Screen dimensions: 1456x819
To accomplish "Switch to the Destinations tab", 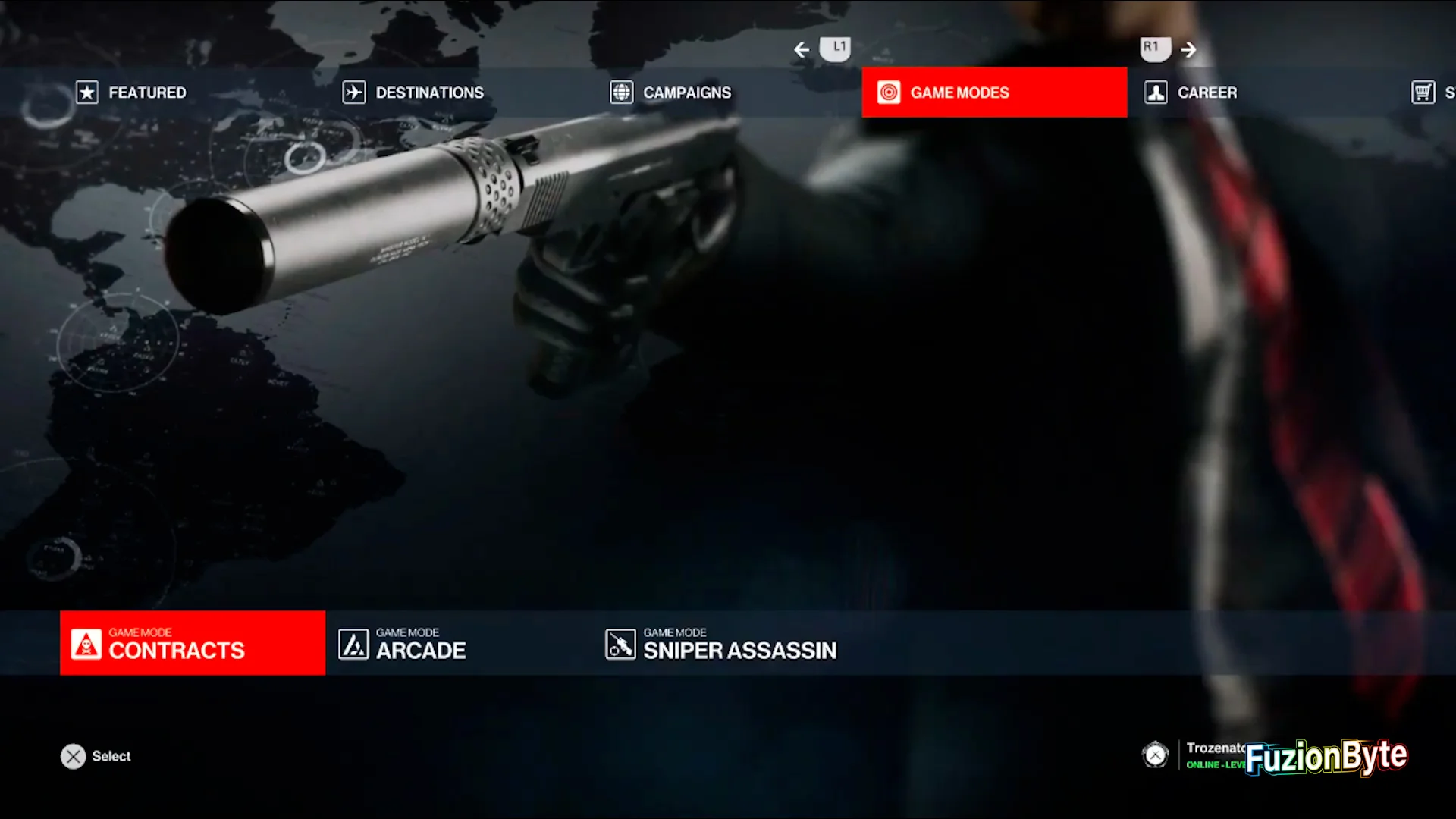I will click(413, 93).
